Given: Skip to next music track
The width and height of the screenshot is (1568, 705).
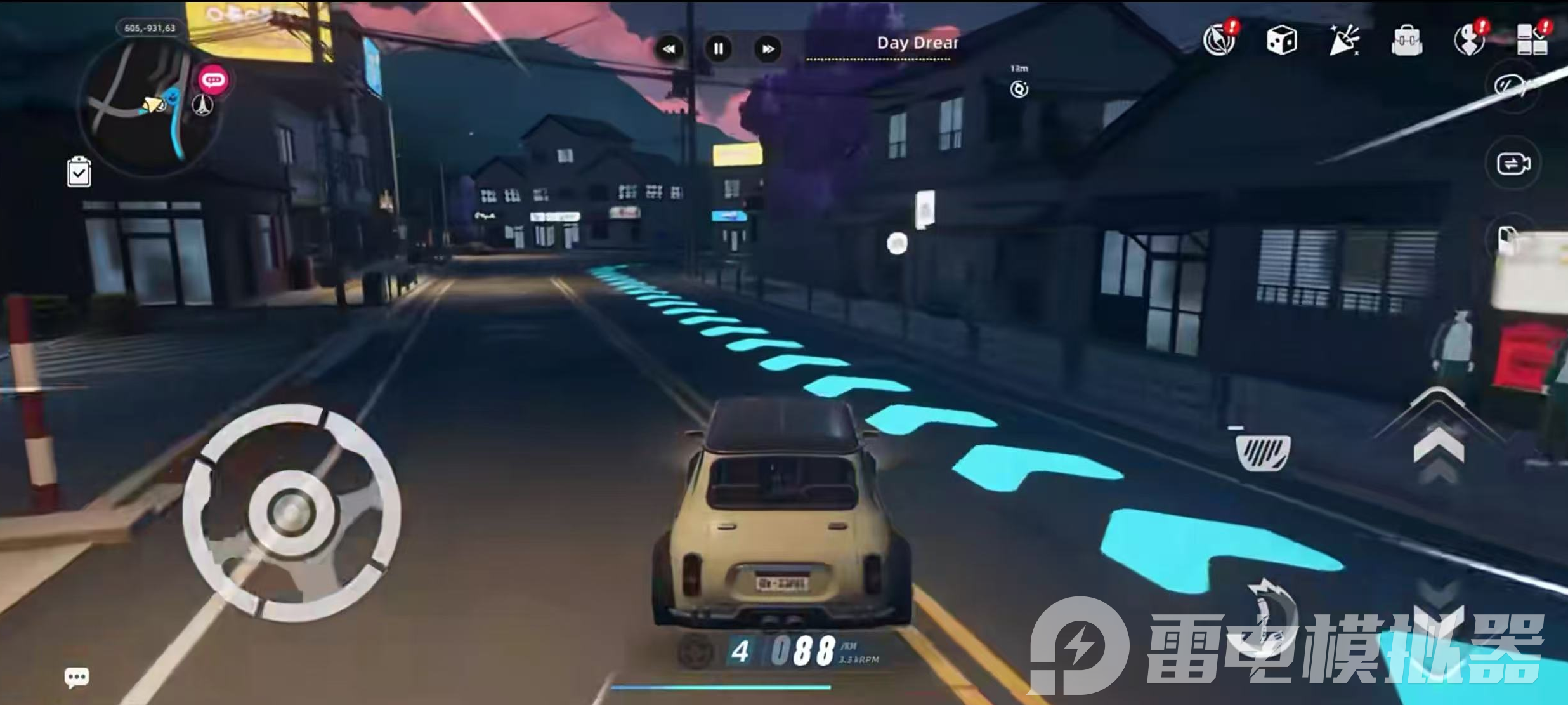Looking at the screenshot, I should (x=768, y=49).
